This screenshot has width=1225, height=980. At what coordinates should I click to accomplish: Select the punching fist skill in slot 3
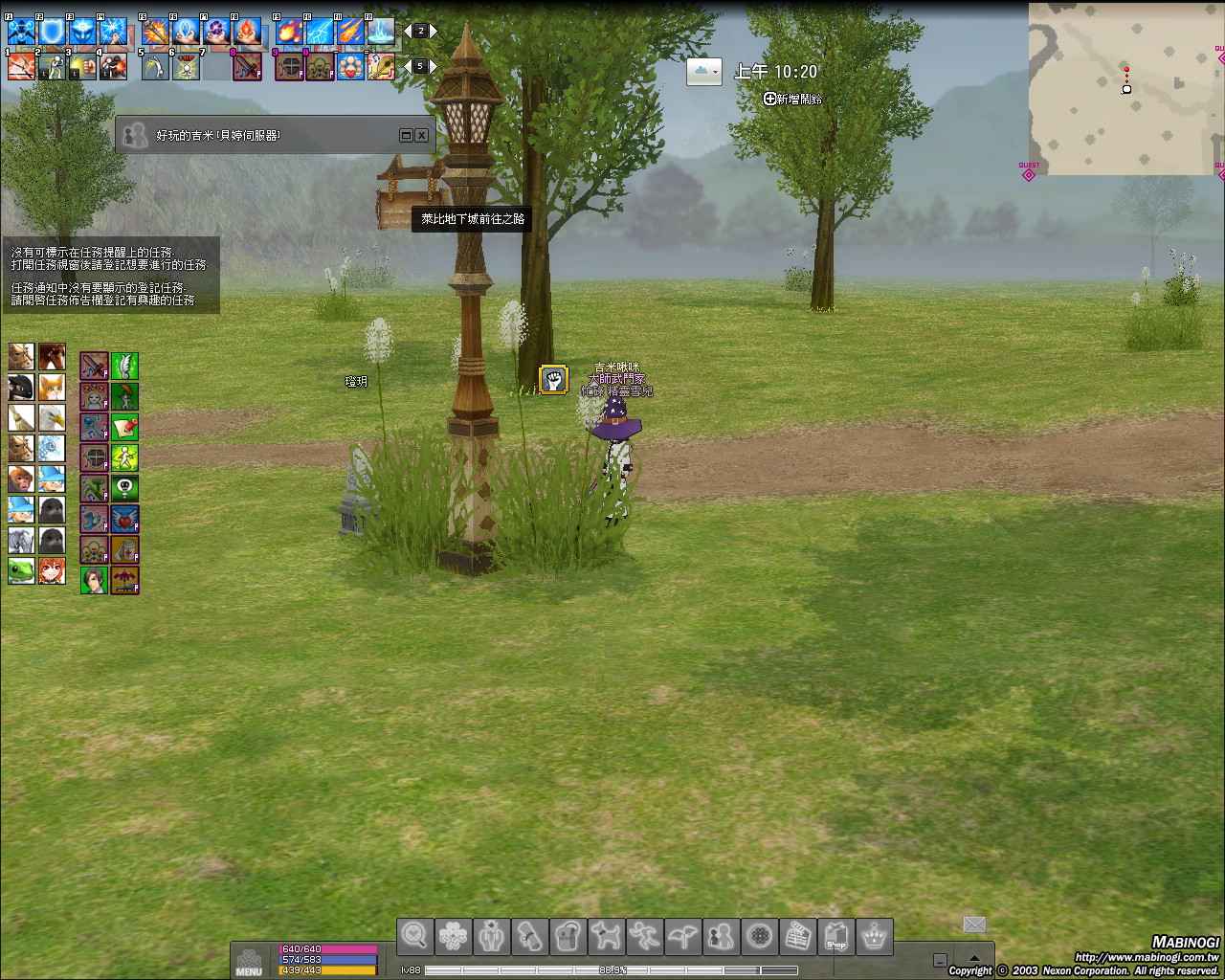click(82, 67)
